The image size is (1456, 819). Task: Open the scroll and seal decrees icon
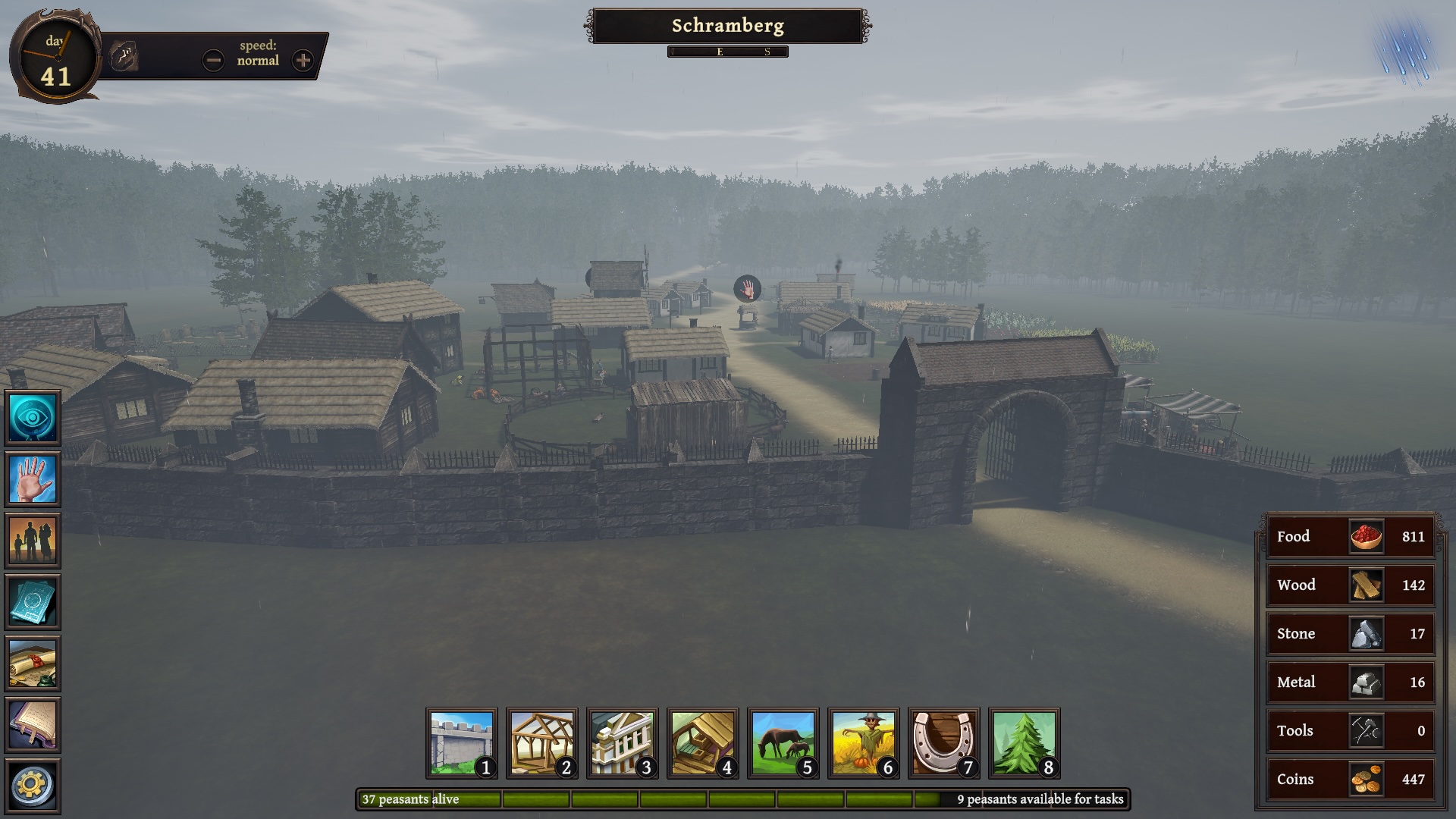pos(33,663)
